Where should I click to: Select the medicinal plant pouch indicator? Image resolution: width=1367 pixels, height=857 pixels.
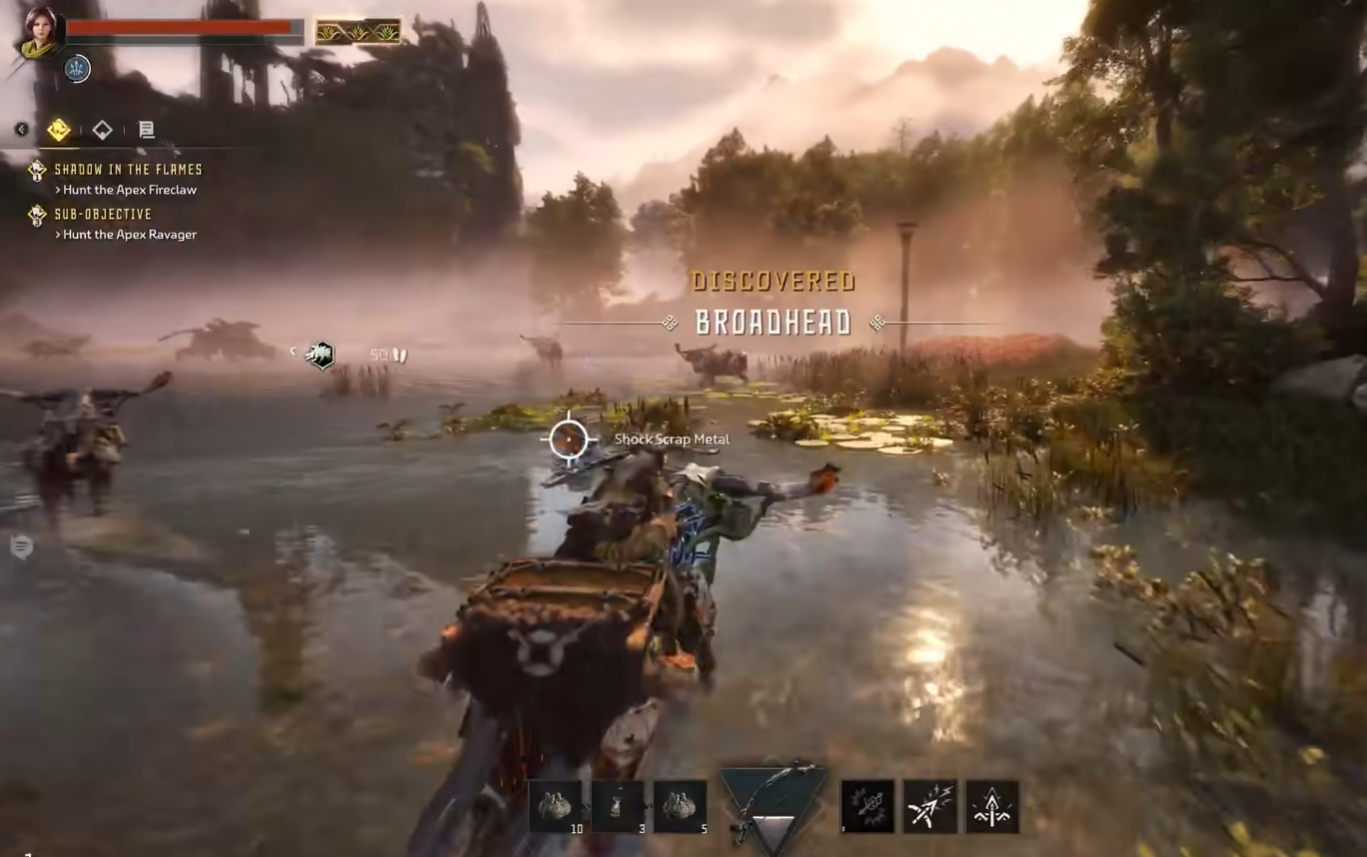point(358,32)
